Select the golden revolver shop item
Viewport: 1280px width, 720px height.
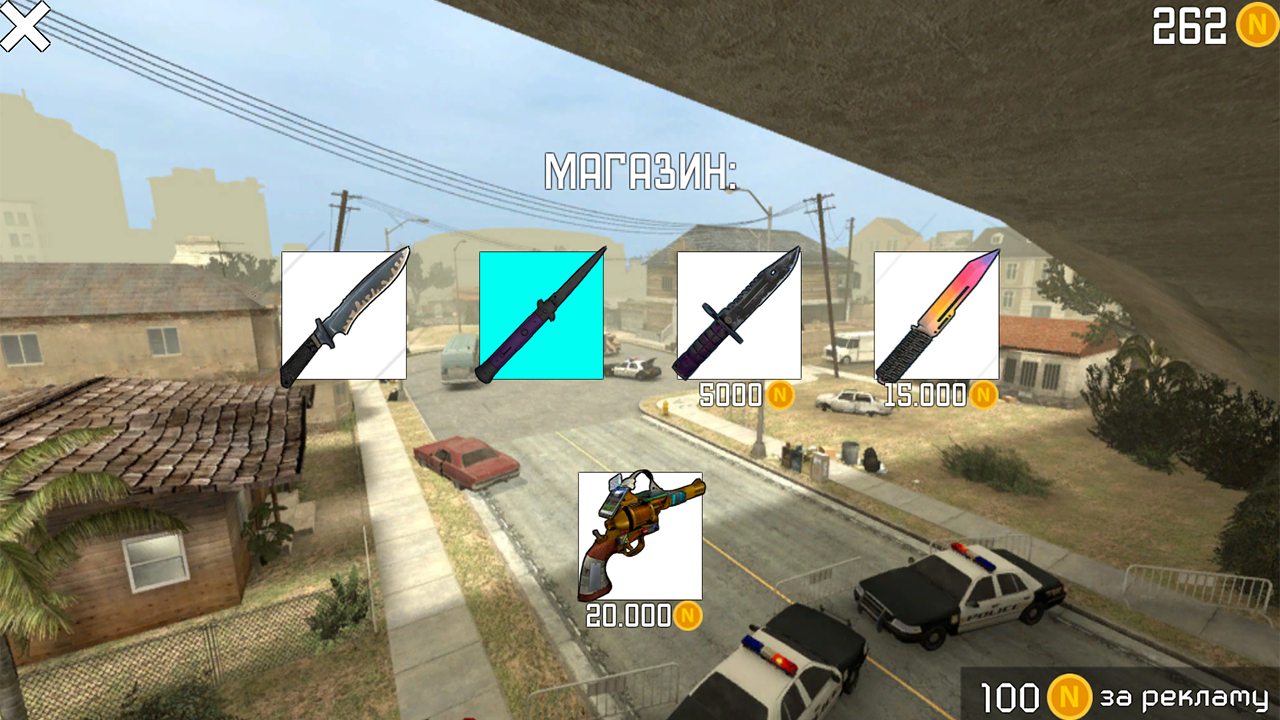click(640, 535)
